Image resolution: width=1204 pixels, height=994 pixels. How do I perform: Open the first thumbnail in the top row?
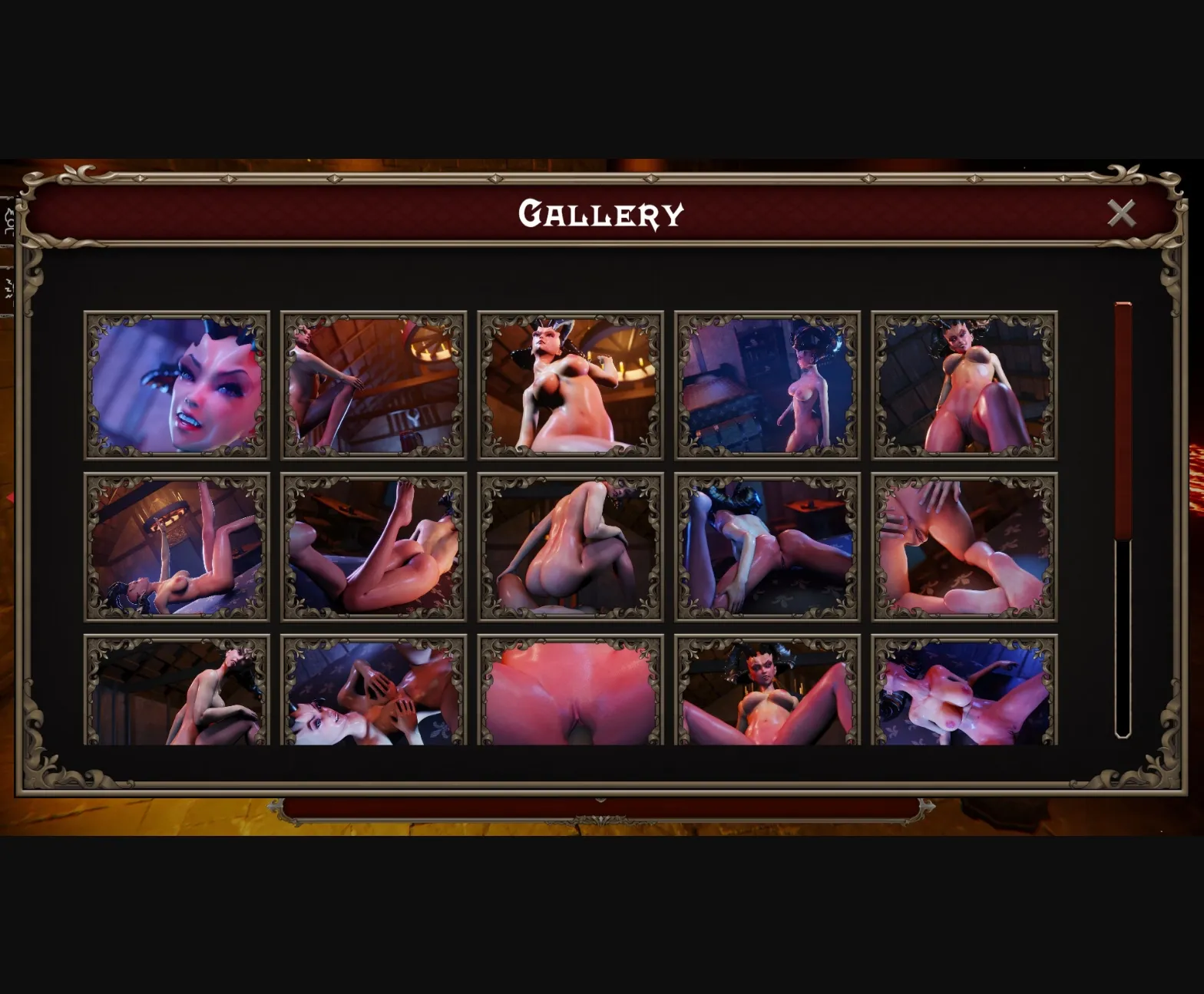[x=178, y=384]
